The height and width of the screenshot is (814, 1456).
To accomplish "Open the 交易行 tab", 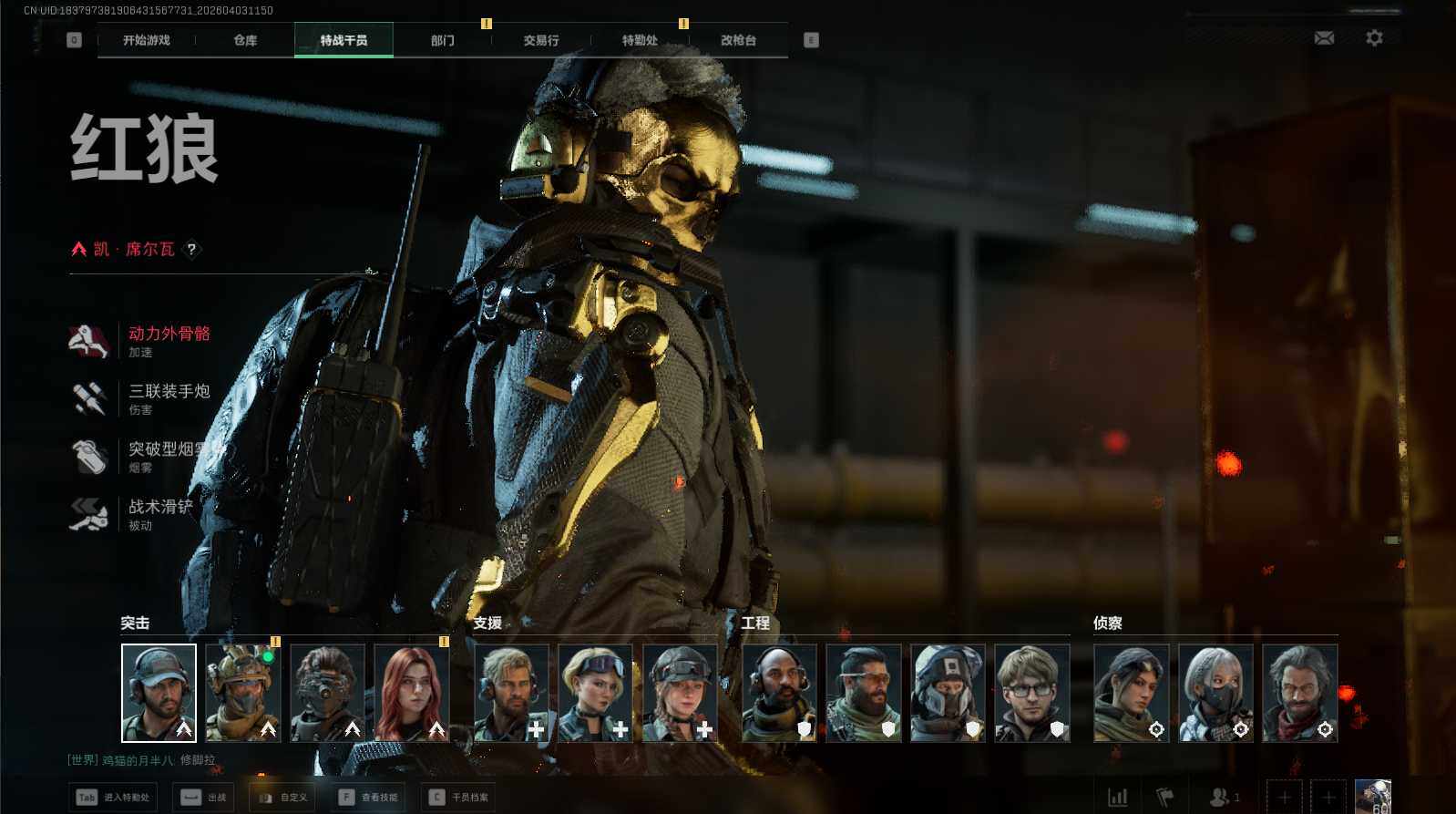I will pos(541,40).
